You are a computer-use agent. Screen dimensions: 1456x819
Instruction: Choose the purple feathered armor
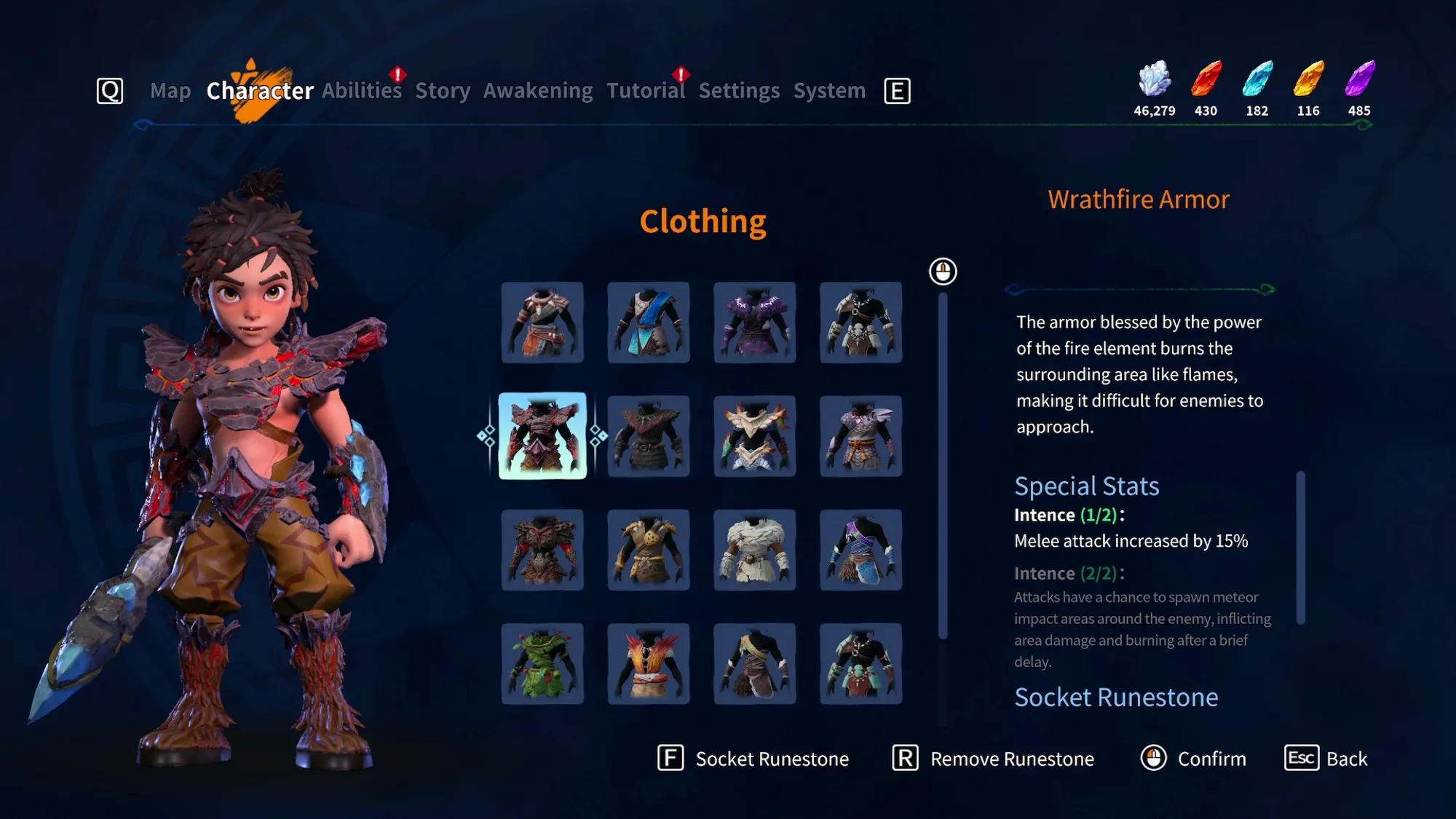click(755, 323)
